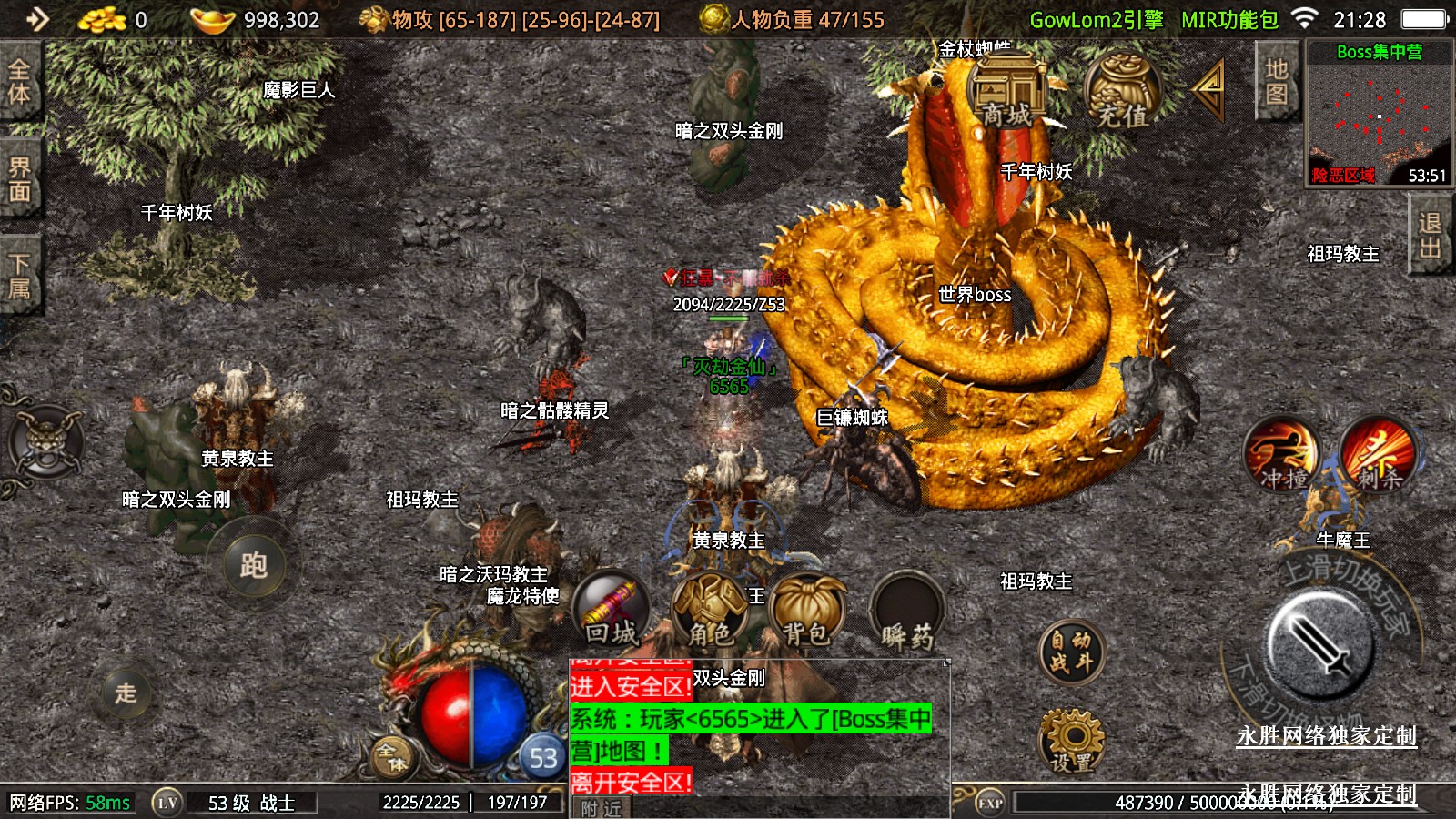Open 设置 gear settings
The height and width of the screenshot is (819, 1456).
pyautogui.click(x=1071, y=742)
